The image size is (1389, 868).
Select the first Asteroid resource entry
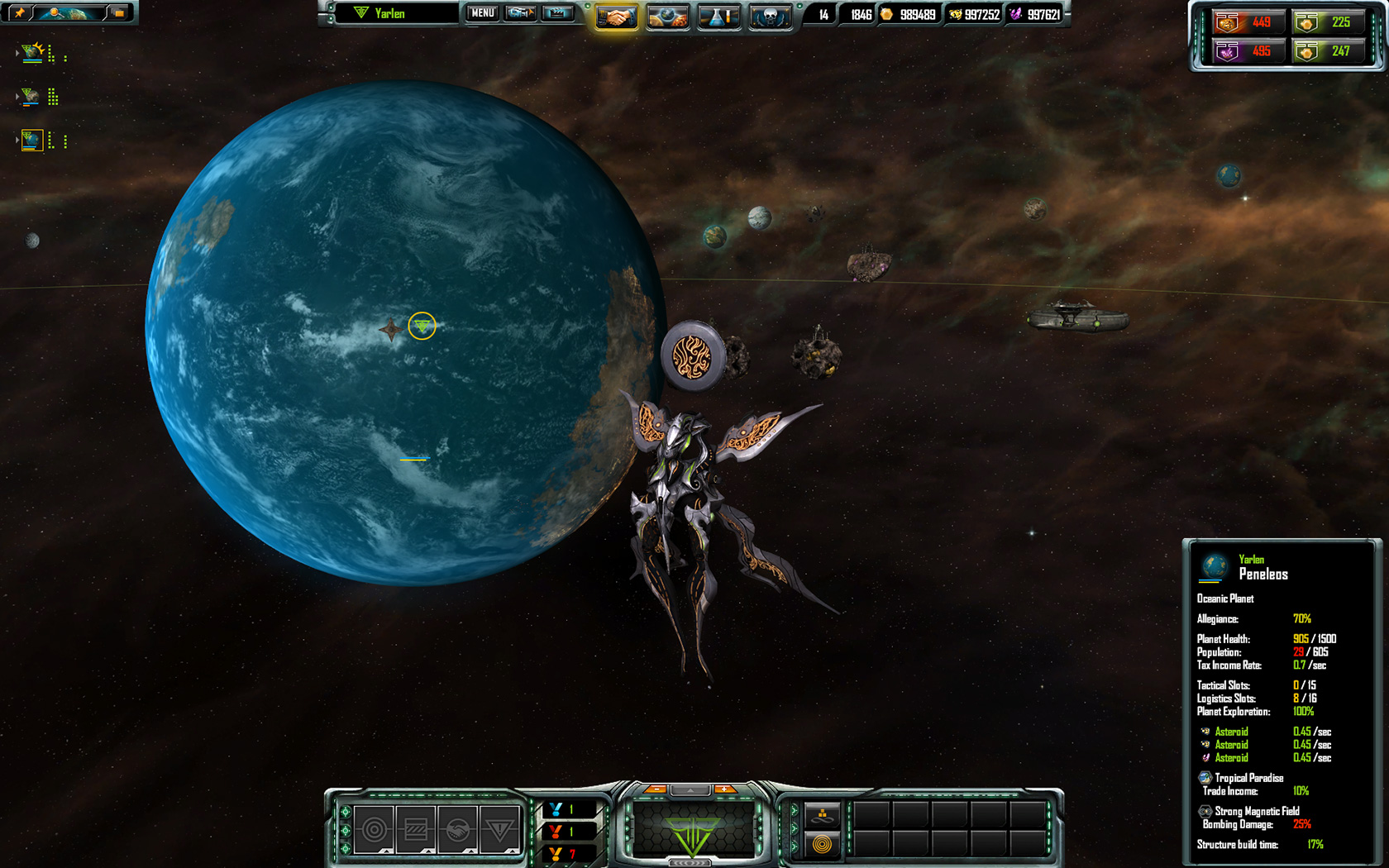(1230, 732)
